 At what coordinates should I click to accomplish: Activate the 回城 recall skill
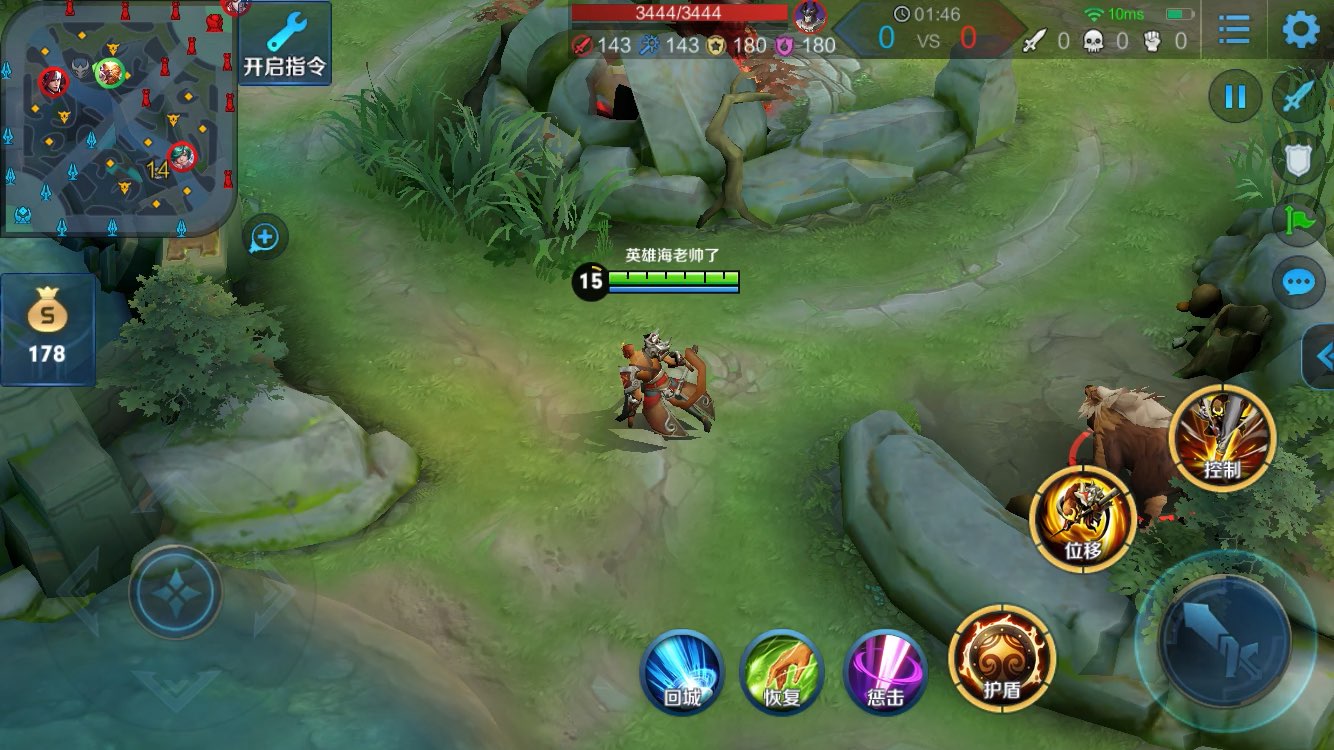tap(682, 672)
